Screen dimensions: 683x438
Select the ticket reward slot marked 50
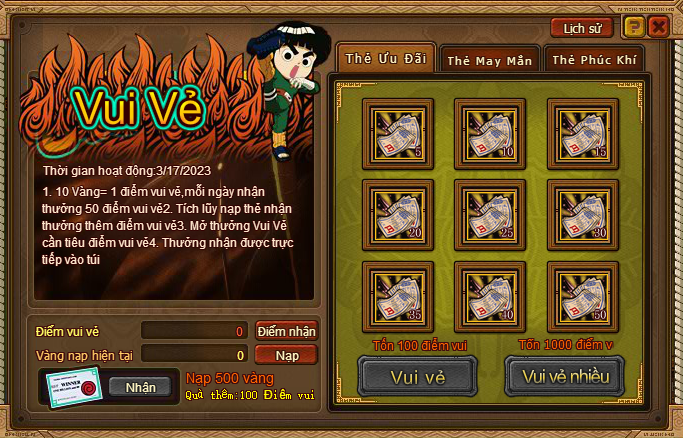pos(580,292)
